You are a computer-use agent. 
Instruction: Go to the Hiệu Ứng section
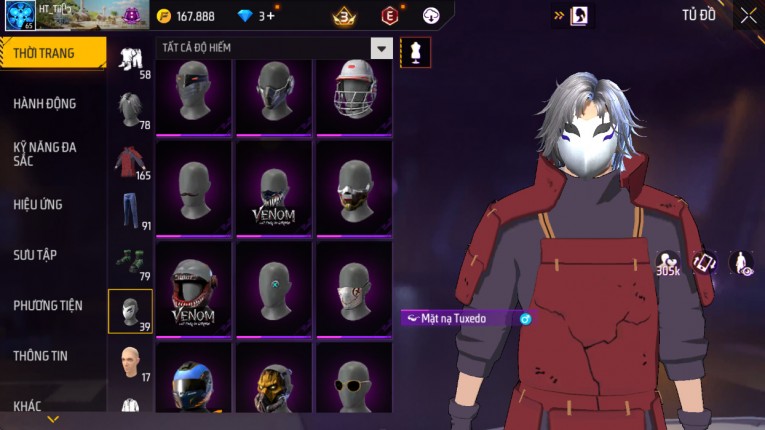tap(38, 204)
